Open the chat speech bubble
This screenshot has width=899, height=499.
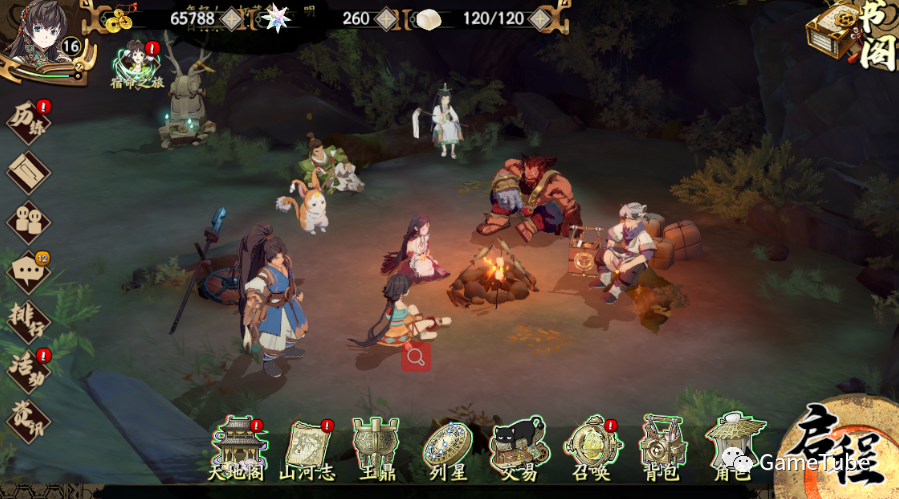point(28,270)
